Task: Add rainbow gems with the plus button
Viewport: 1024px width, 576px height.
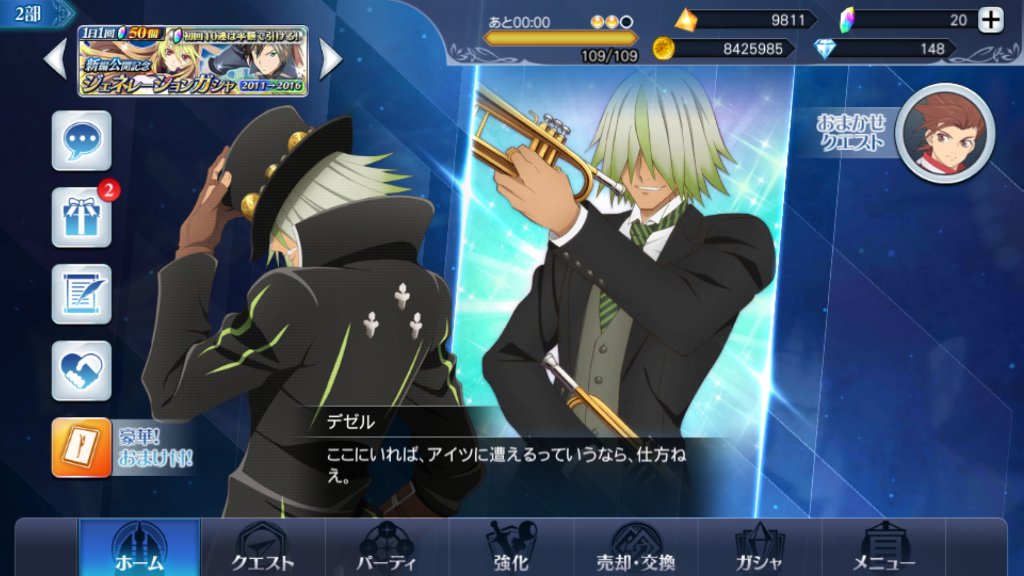Action: (x=990, y=20)
